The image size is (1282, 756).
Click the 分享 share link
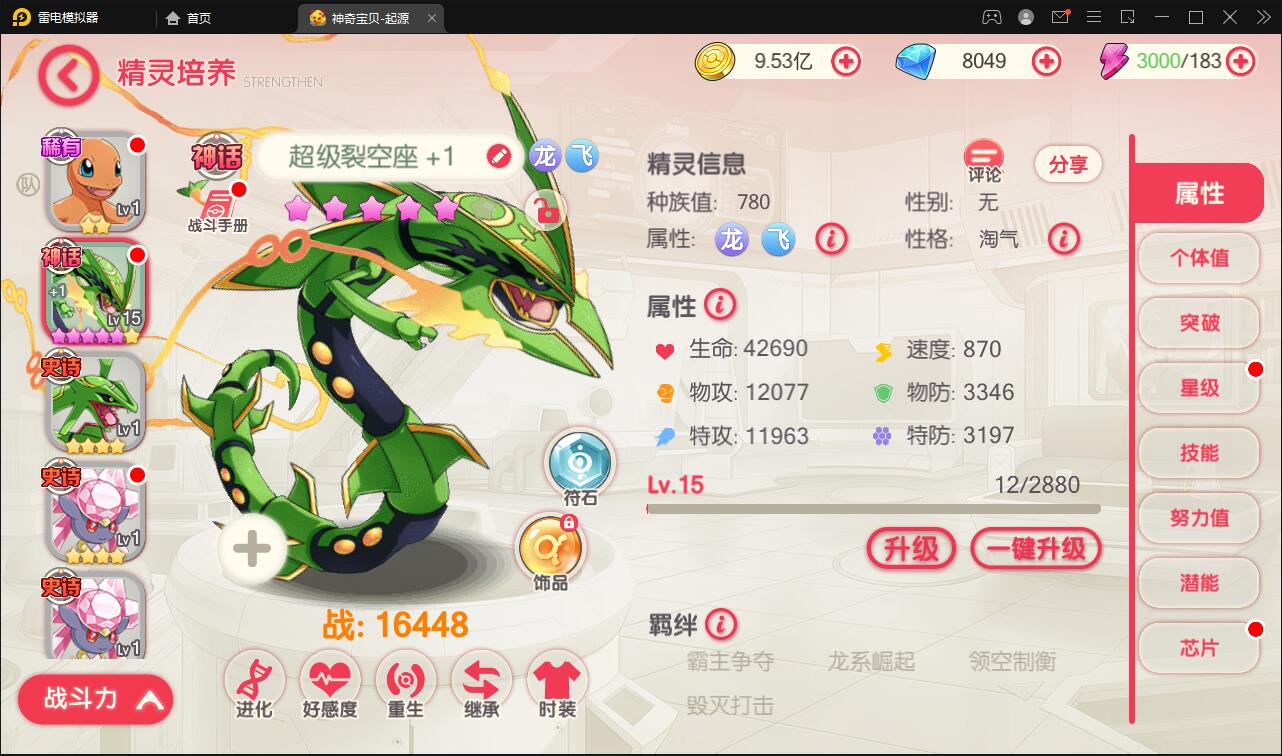1067,164
